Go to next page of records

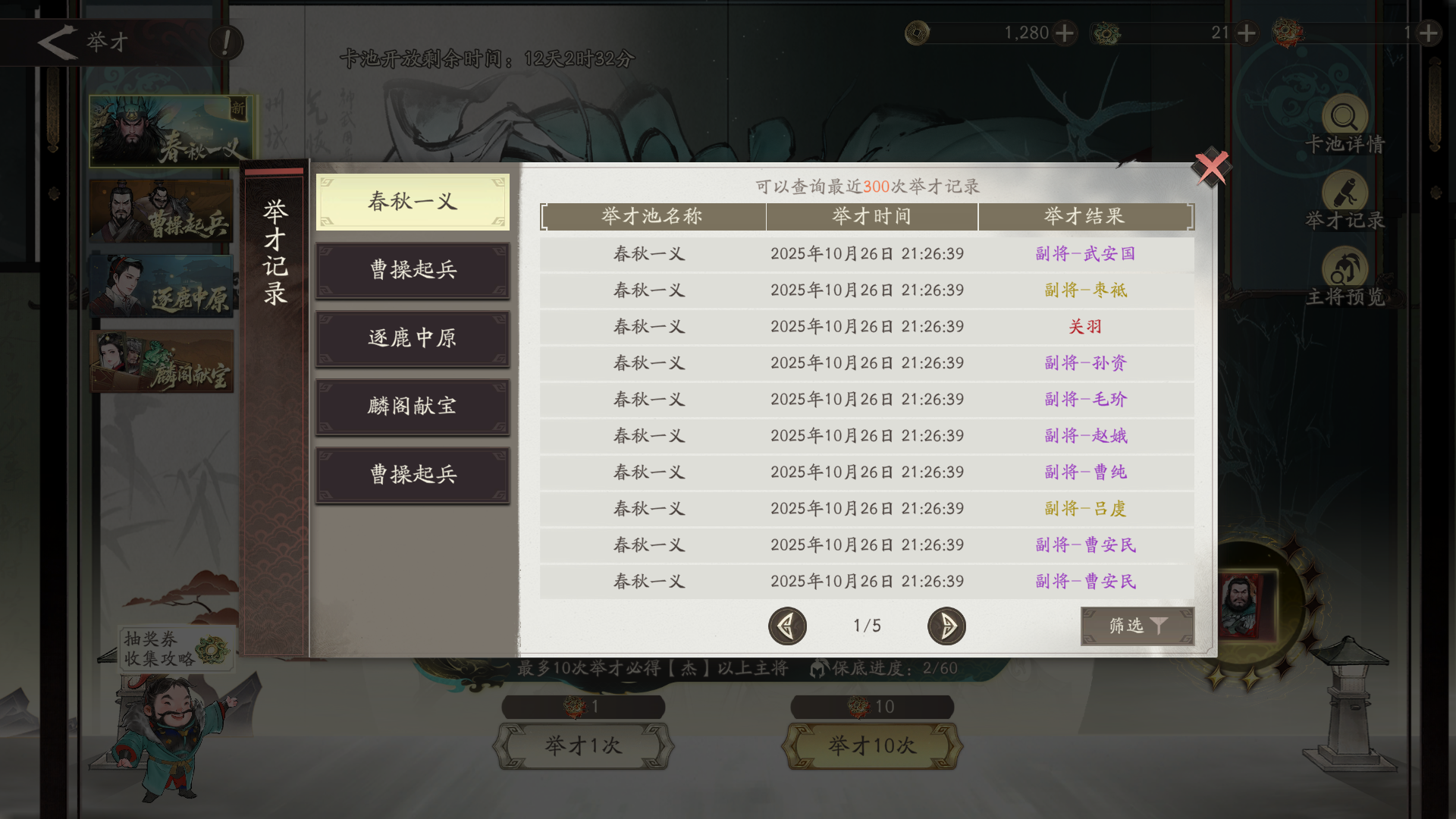pyautogui.click(x=946, y=627)
